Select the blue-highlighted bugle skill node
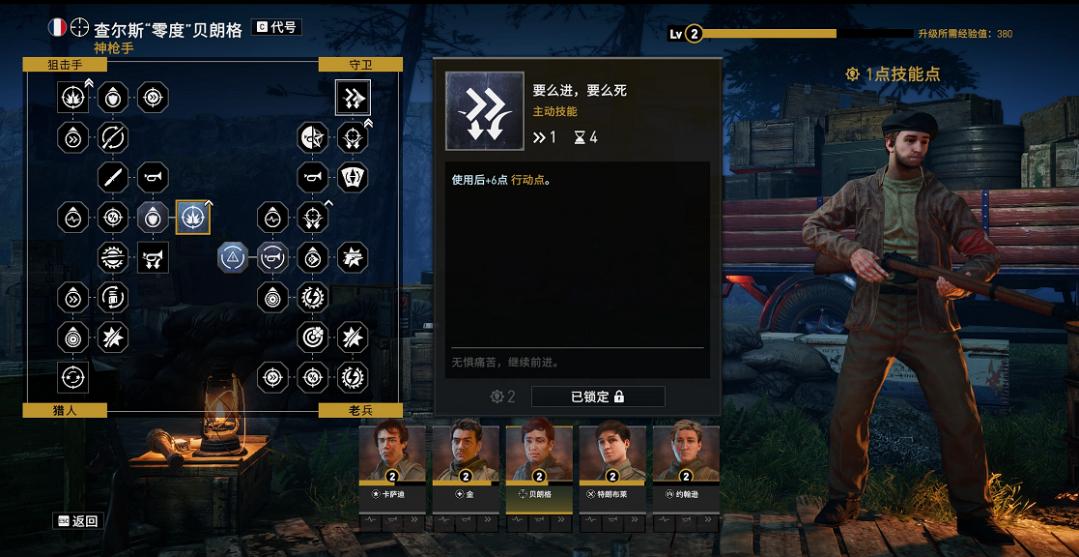1079x557 pixels. pyautogui.click(x=273, y=257)
